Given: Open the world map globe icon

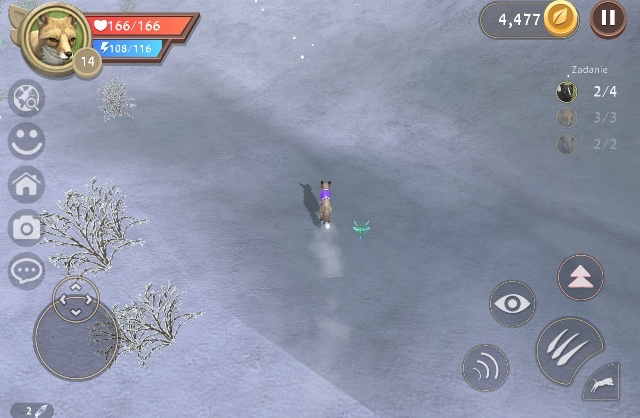Looking at the screenshot, I should 26,99.
